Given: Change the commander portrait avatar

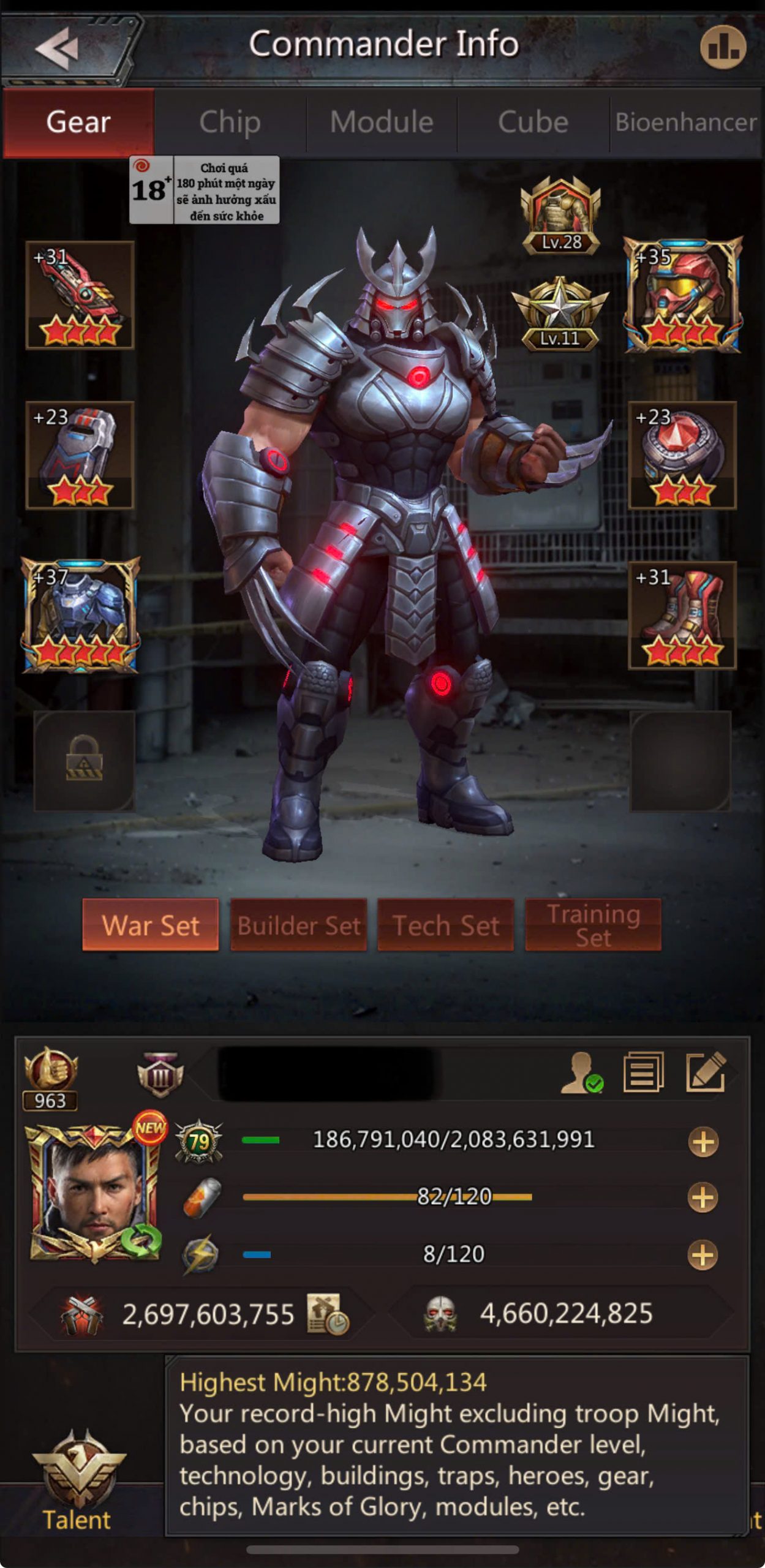Looking at the screenshot, I should pos(95,1193).
